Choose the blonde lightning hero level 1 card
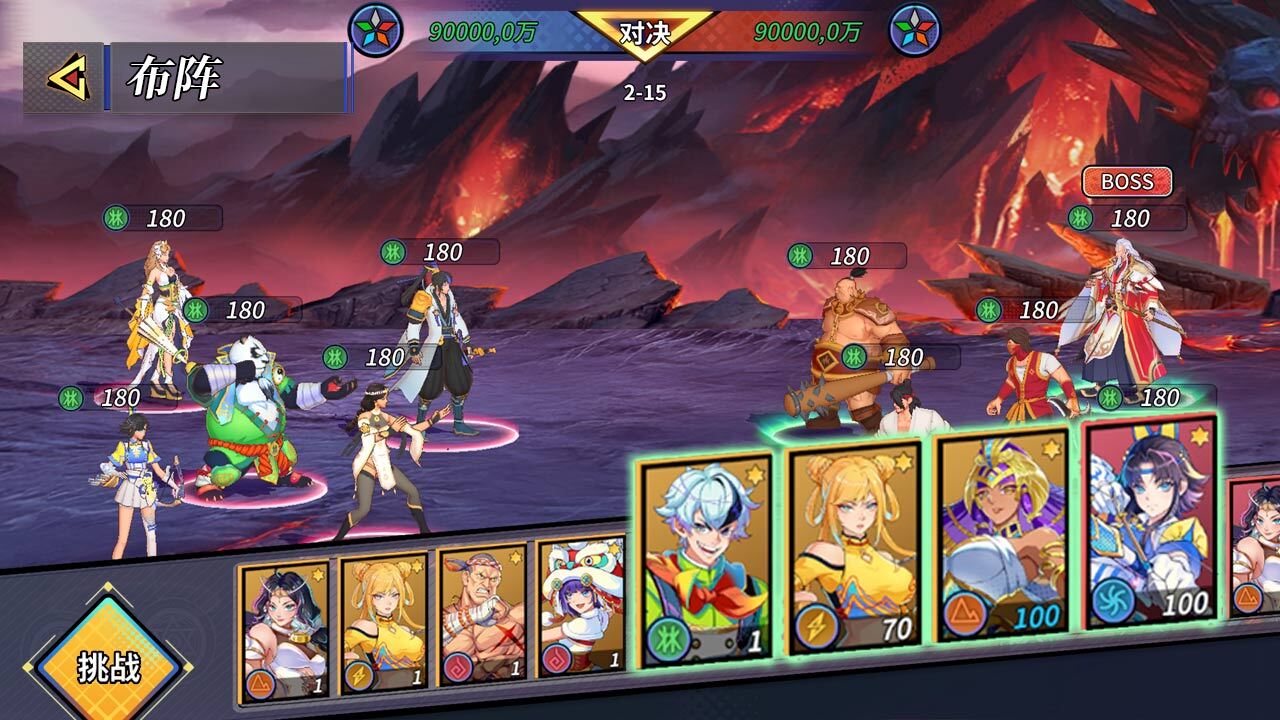Screen dimensions: 1280x720 (x=383, y=623)
